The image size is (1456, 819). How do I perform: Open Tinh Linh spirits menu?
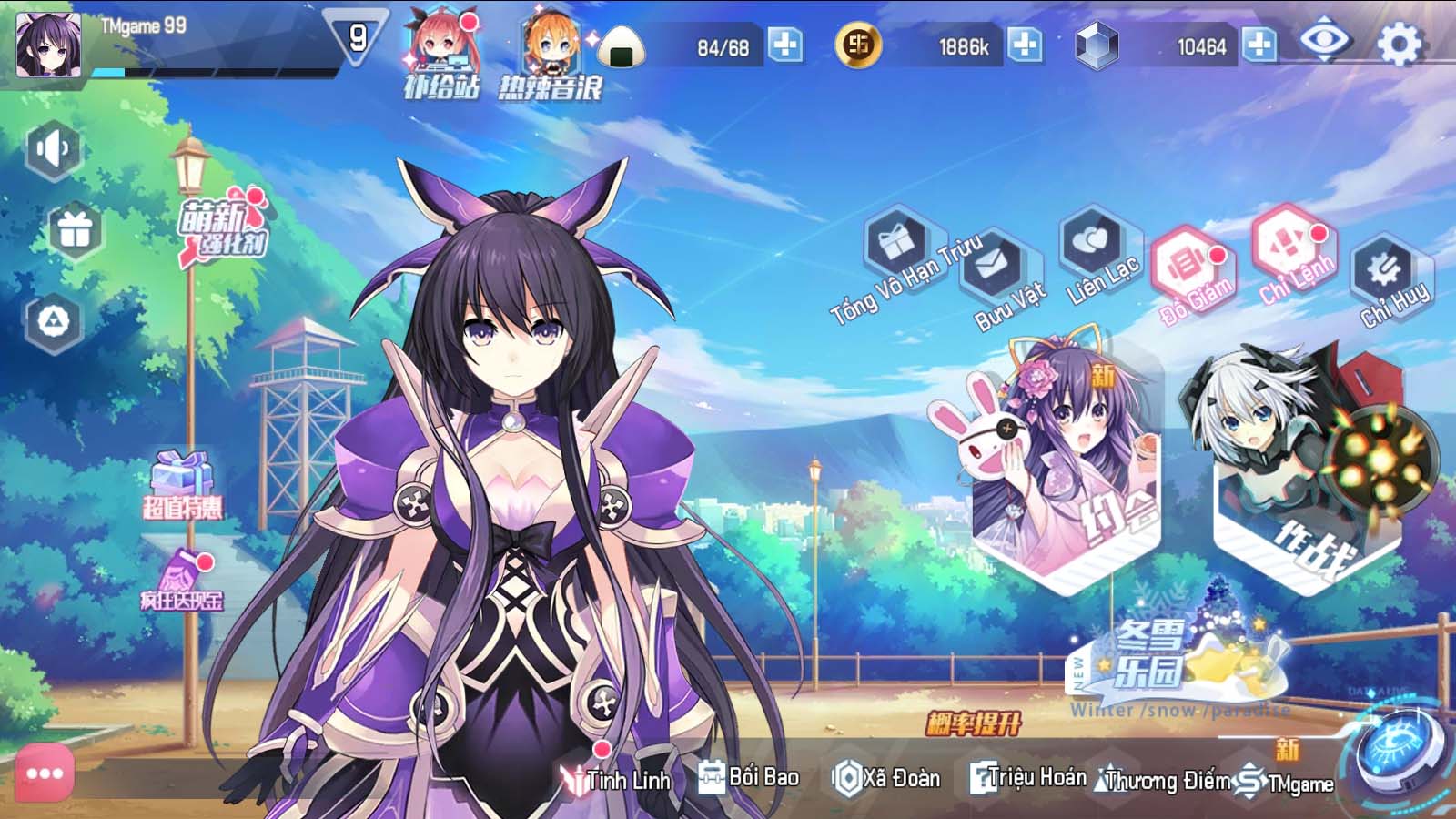click(x=617, y=779)
